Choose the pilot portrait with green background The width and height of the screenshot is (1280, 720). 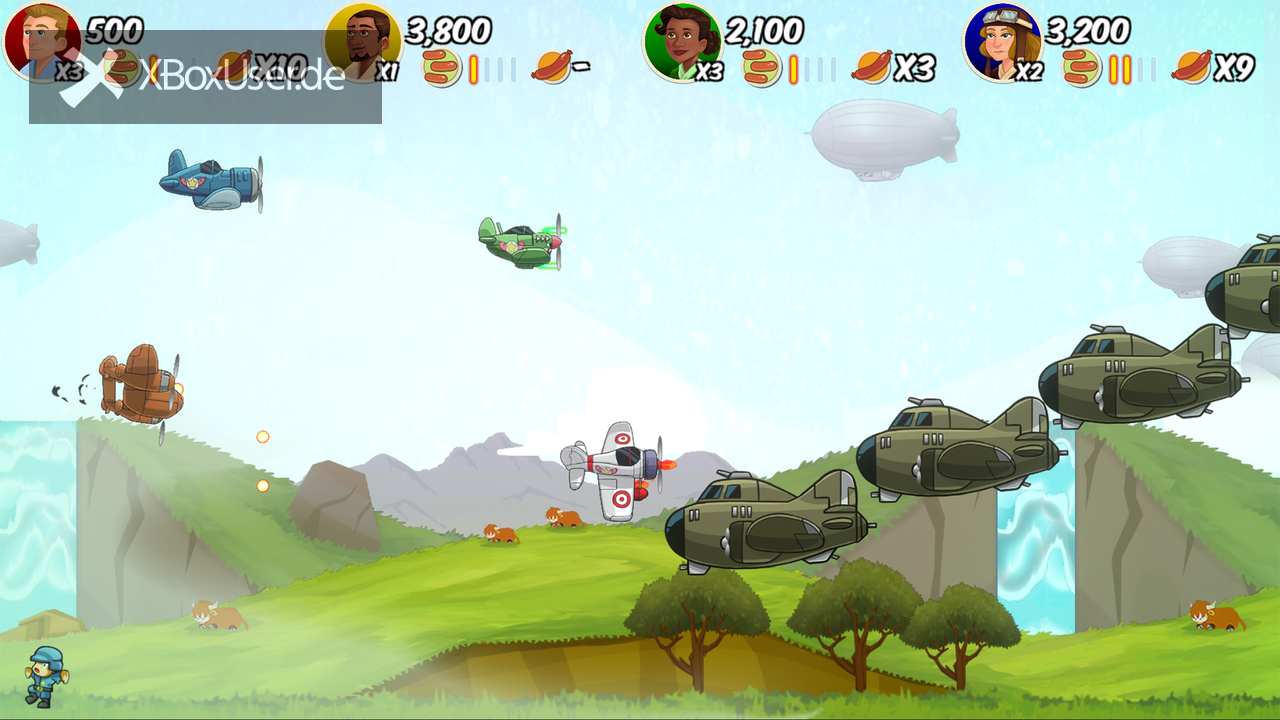683,42
